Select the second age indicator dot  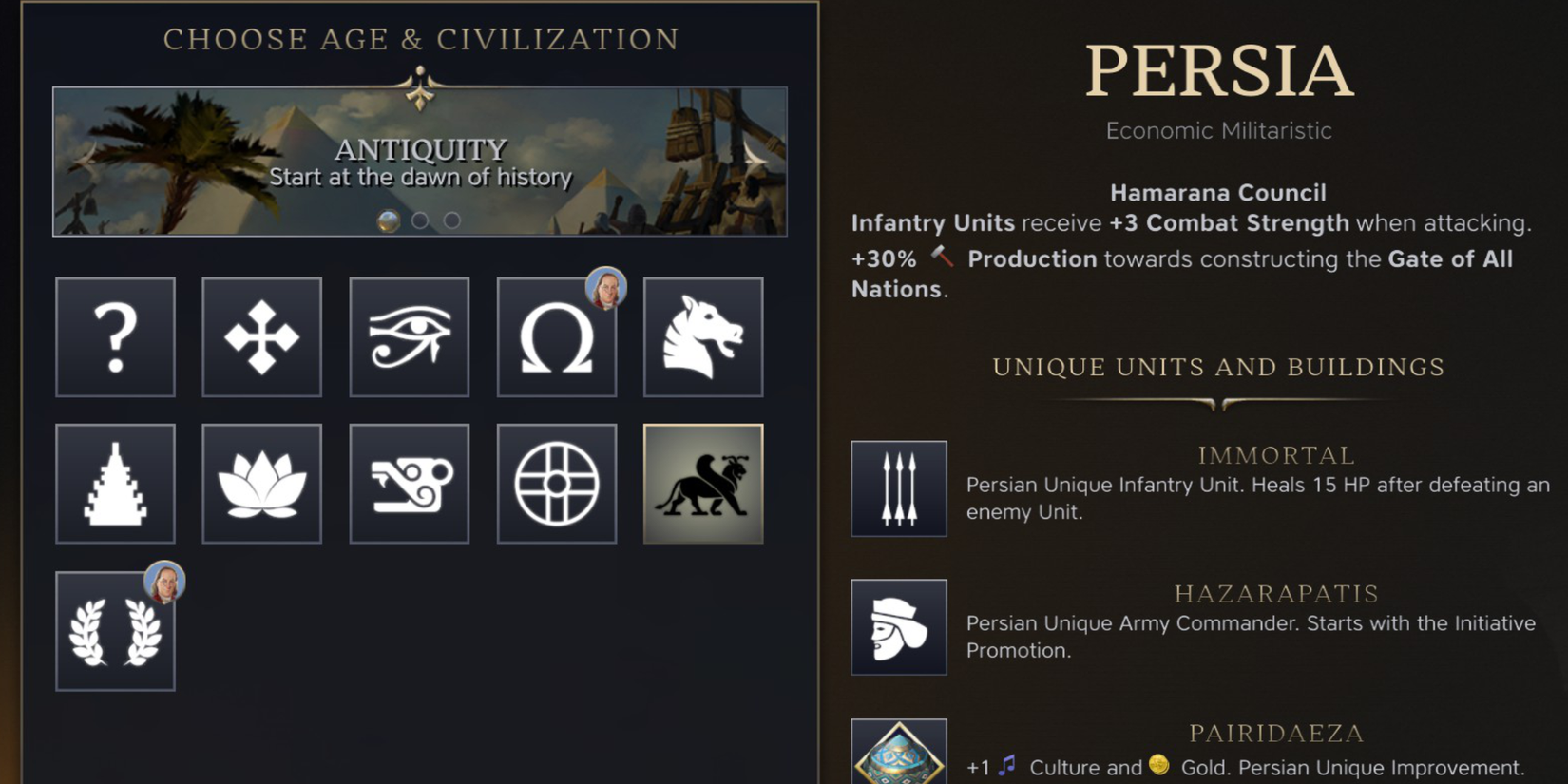[x=421, y=220]
